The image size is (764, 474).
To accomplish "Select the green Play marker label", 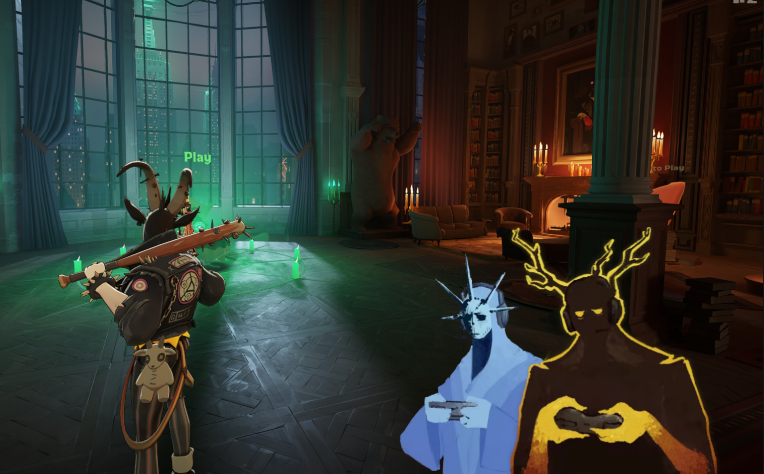I will click(197, 157).
